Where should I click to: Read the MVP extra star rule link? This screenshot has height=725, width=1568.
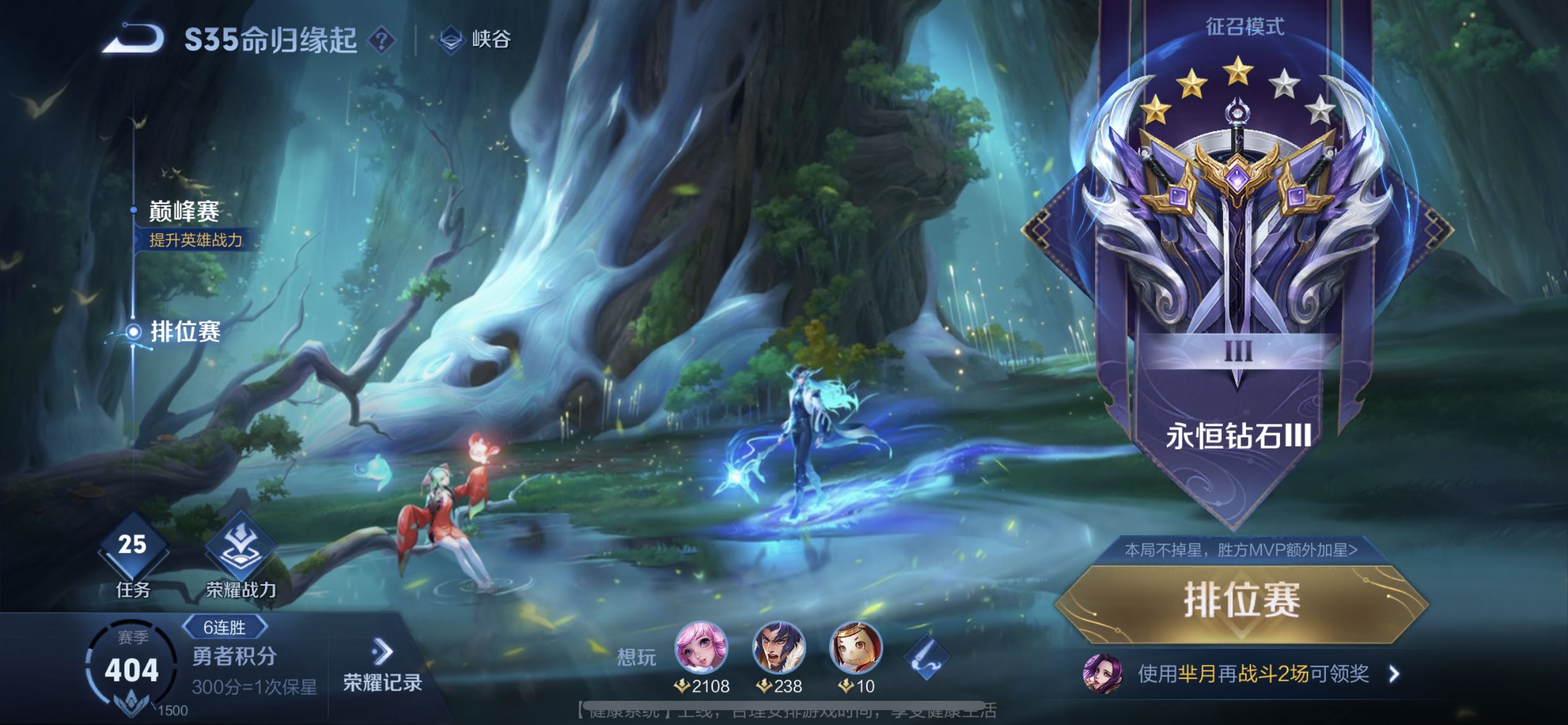(x=1241, y=550)
